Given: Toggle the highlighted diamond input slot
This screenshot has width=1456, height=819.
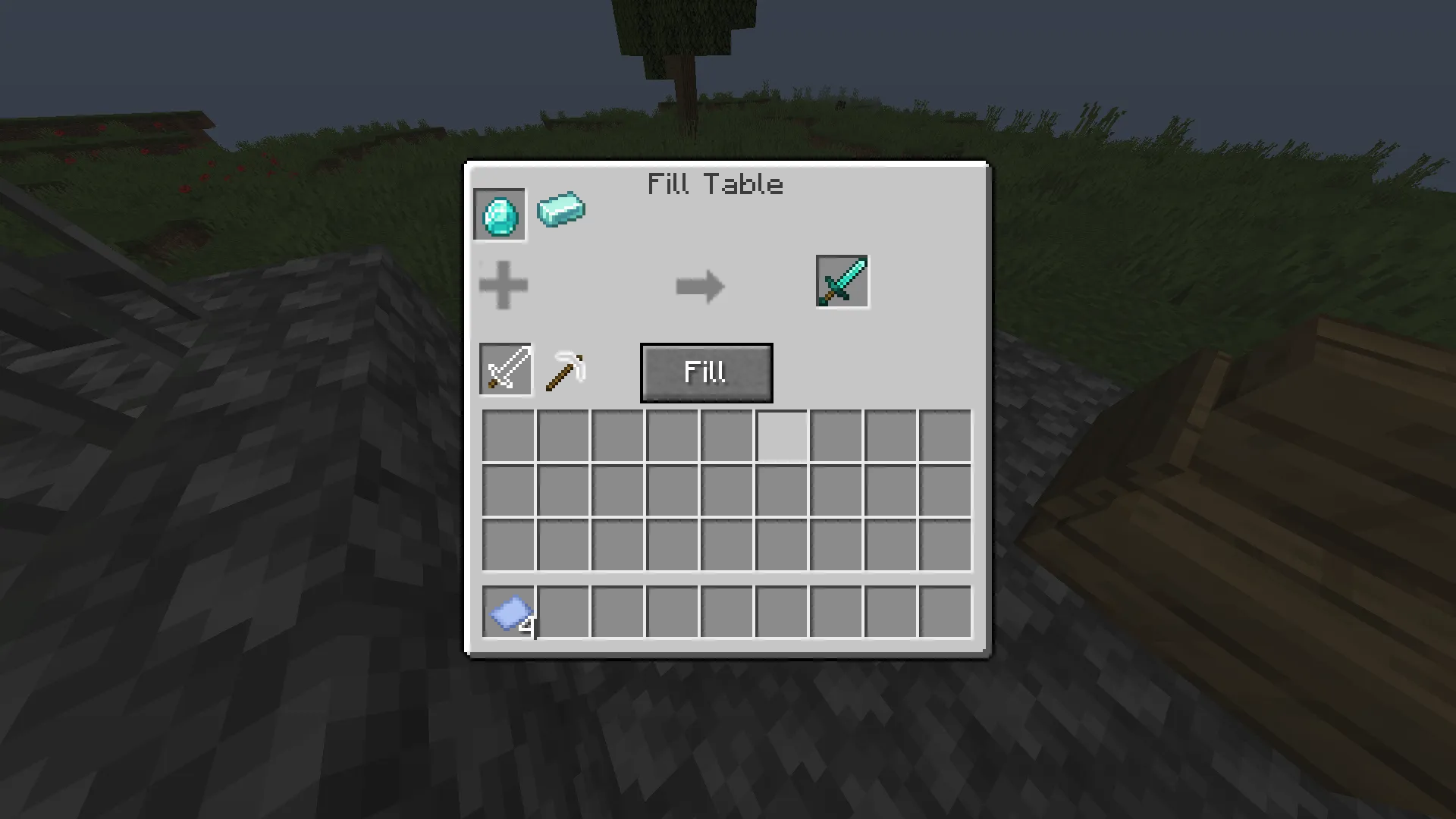Looking at the screenshot, I should (x=500, y=213).
